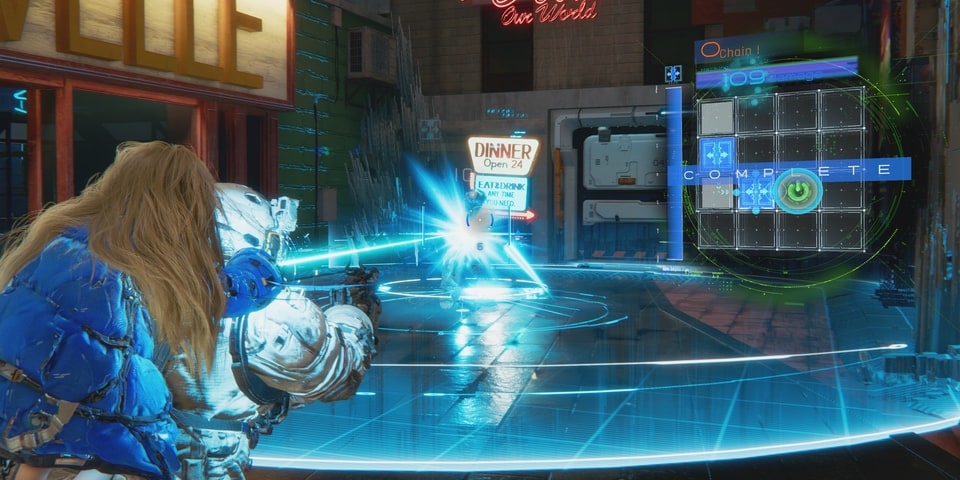This screenshot has width=960, height=480.
Task: Select the blue arrows tile under the top white tile
Action: pyautogui.click(x=716, y=155)
